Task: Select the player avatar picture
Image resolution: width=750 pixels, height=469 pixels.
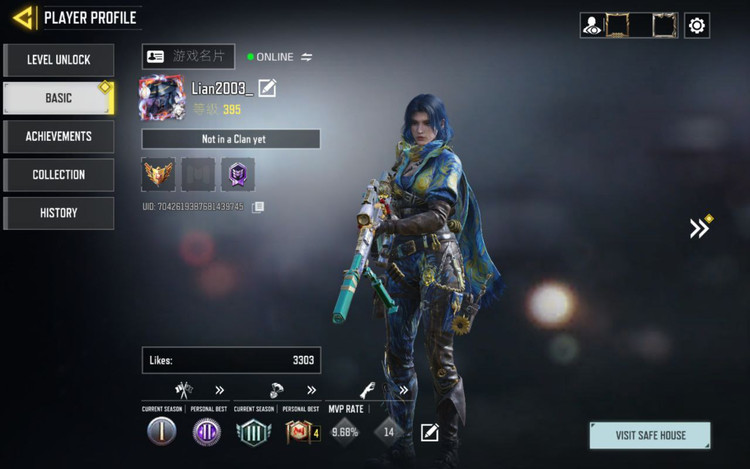Action: coord(161,97)
